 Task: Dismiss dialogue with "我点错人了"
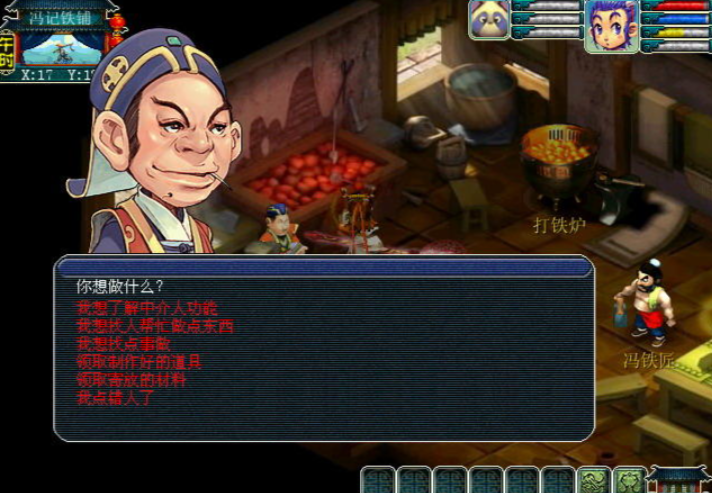115,398
